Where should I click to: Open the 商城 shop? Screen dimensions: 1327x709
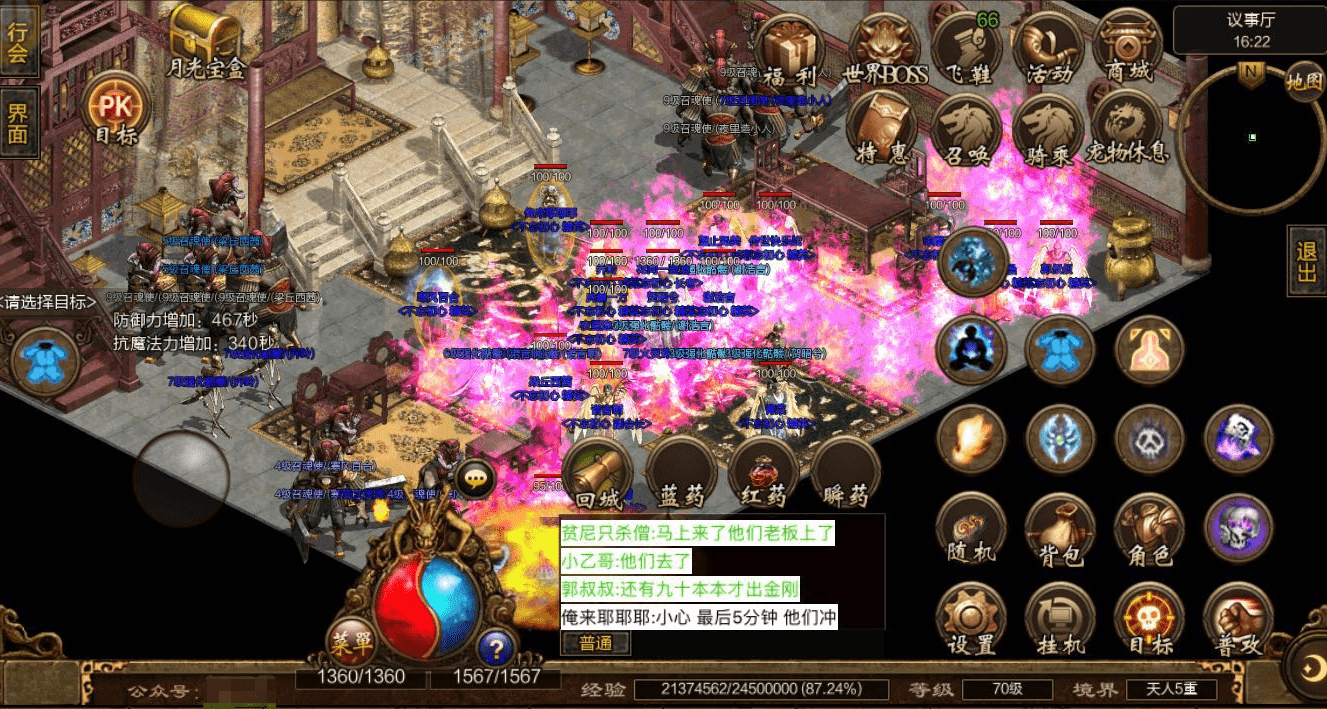point(1128,50)
